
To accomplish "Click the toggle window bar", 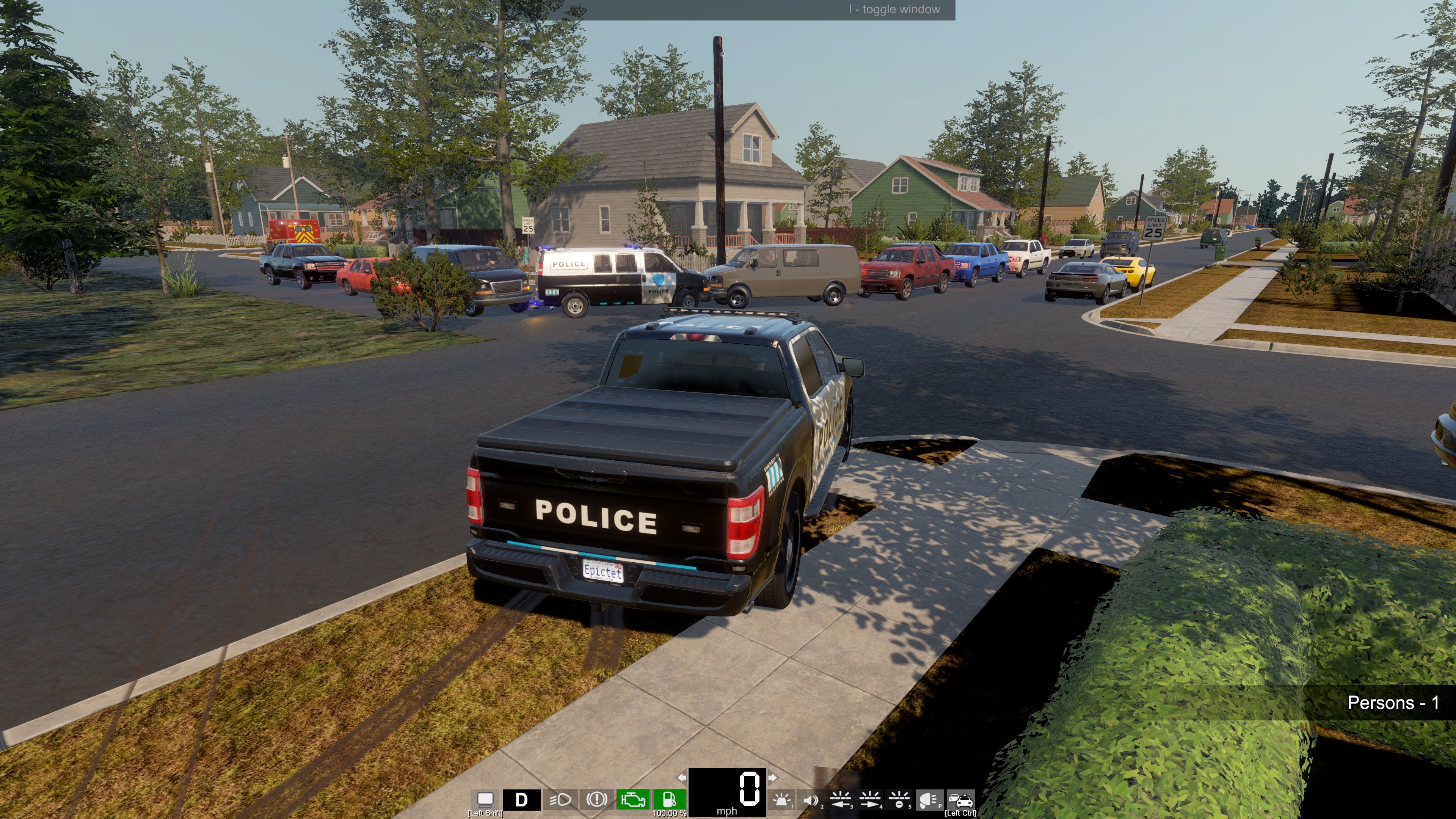I will click(x=728, y=9).
